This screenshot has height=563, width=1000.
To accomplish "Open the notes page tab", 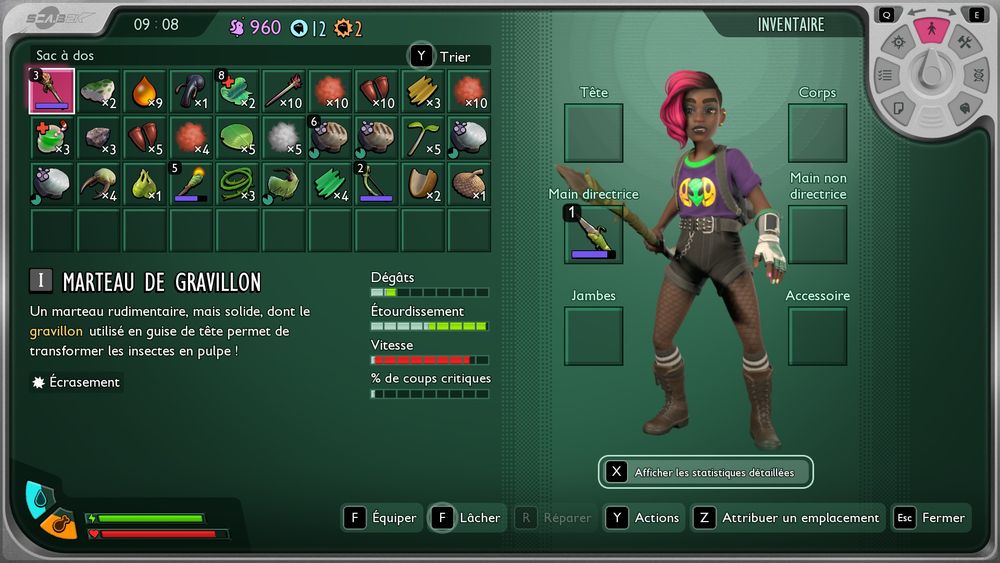I will pyautogui.click(x=898, y=107).
